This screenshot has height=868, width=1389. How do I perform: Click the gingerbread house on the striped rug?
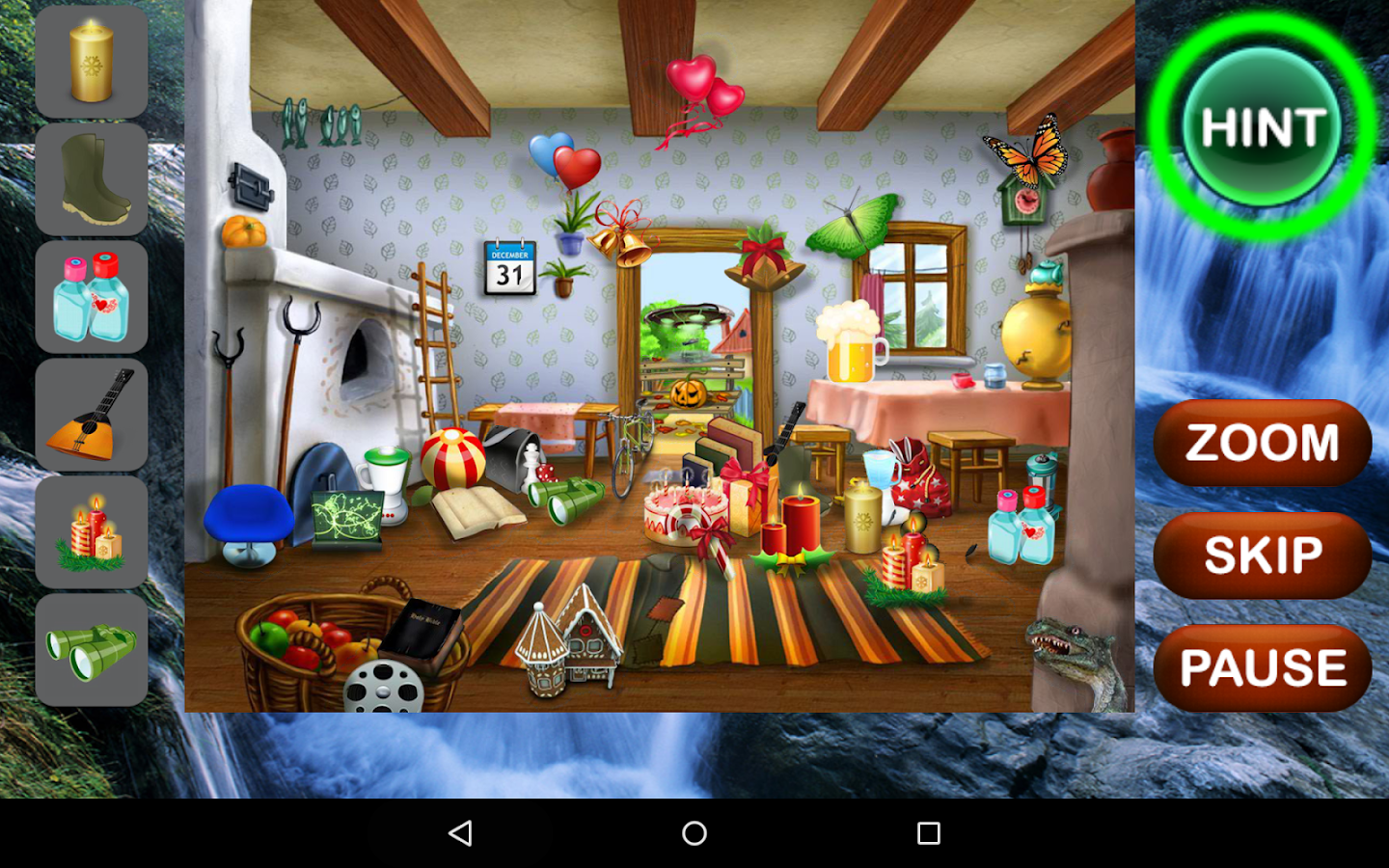(x=569, y=641)
